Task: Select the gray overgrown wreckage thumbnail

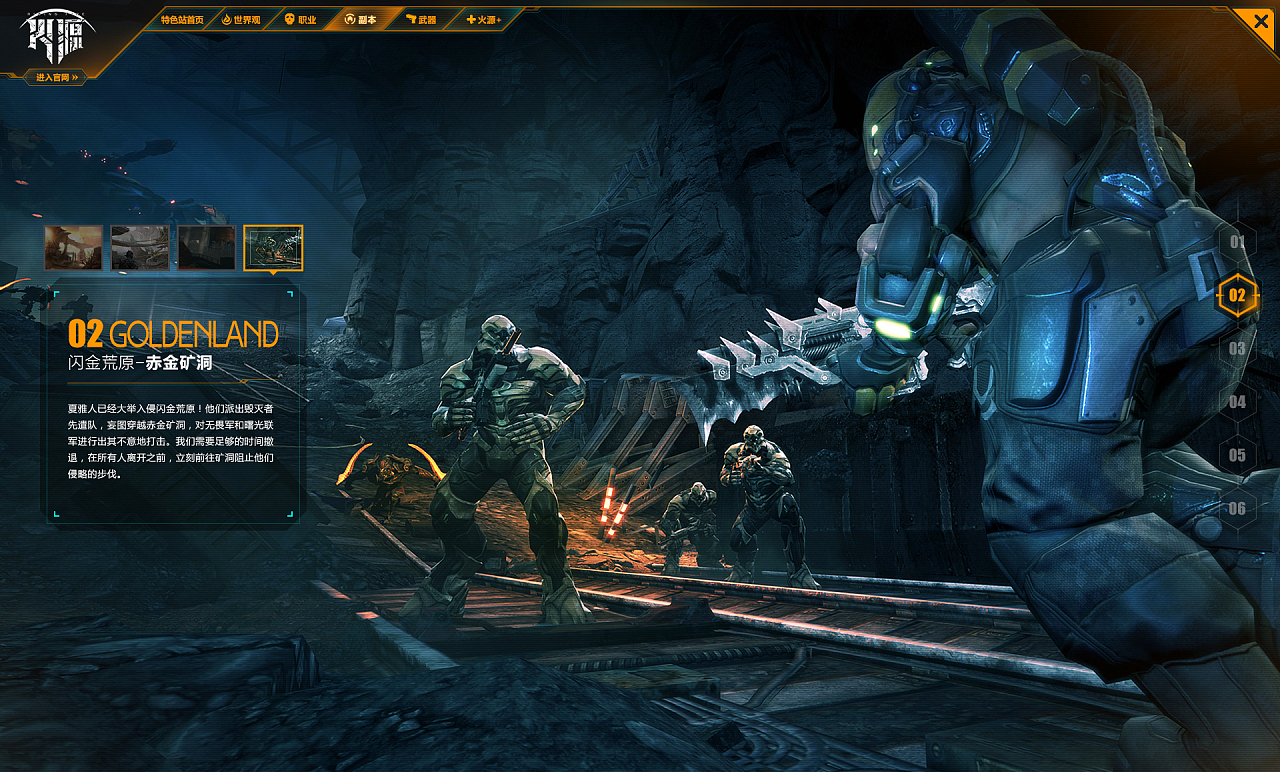Action: tap(140, 248)
